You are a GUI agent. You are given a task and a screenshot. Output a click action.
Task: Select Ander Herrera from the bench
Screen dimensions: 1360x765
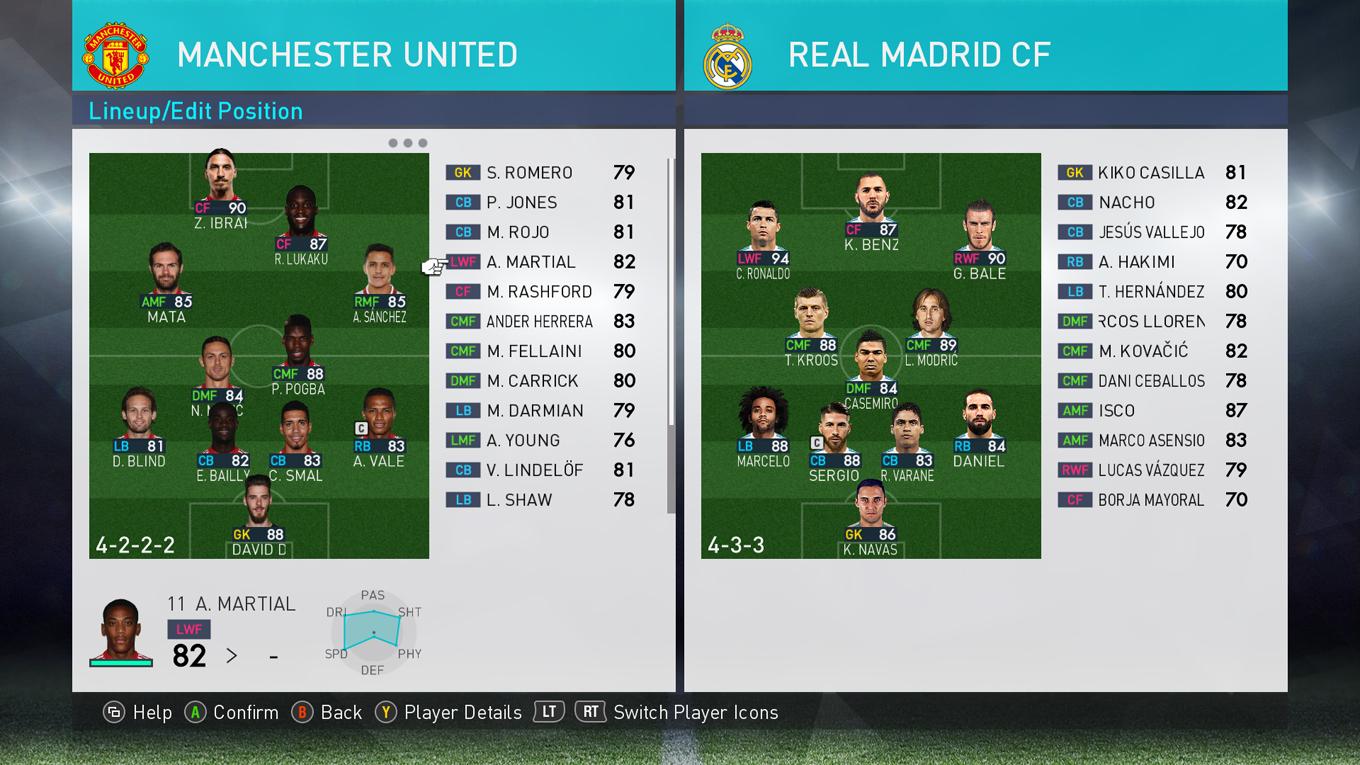click(539, 322)
